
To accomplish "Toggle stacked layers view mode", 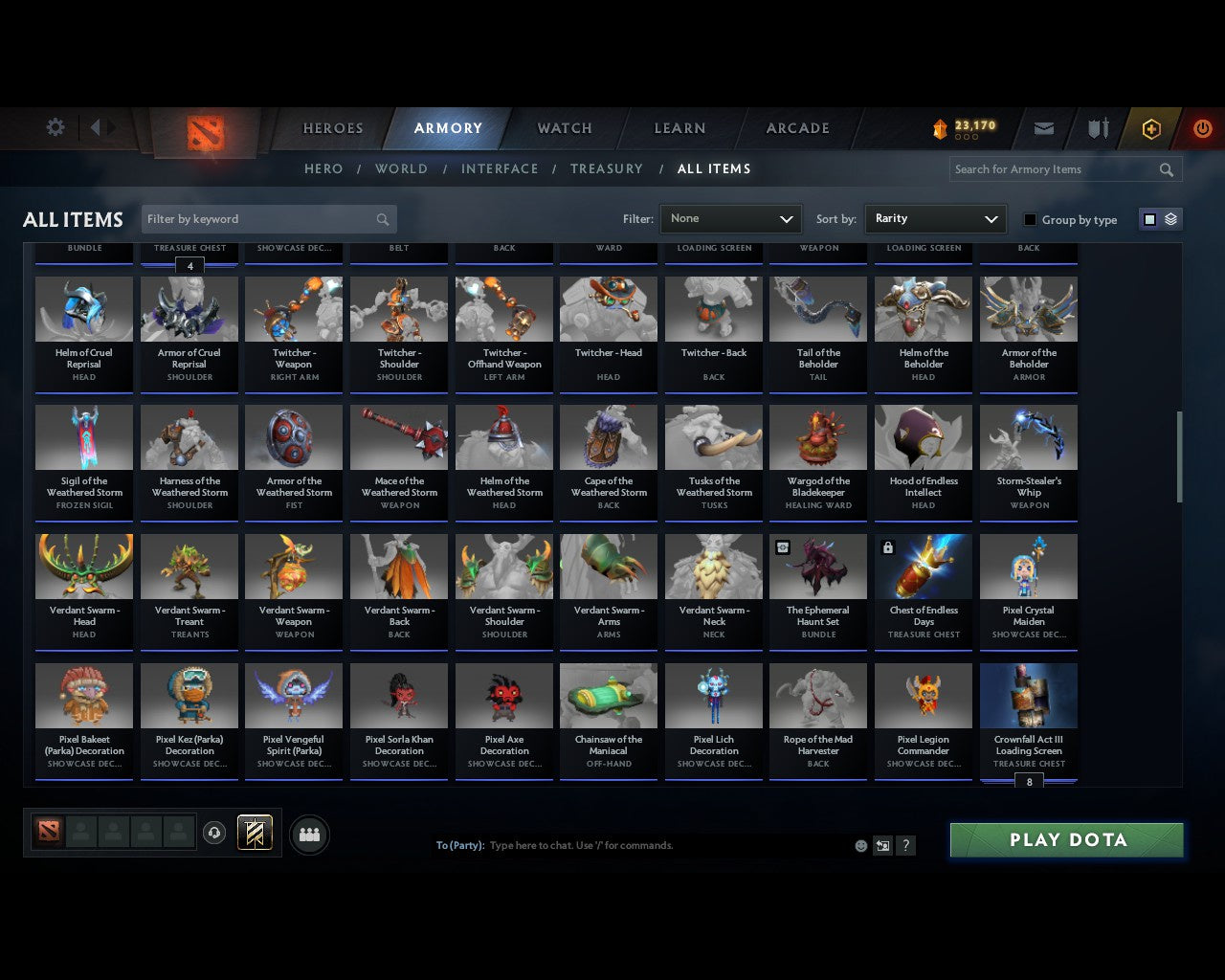I will (x=1169, y=218).
